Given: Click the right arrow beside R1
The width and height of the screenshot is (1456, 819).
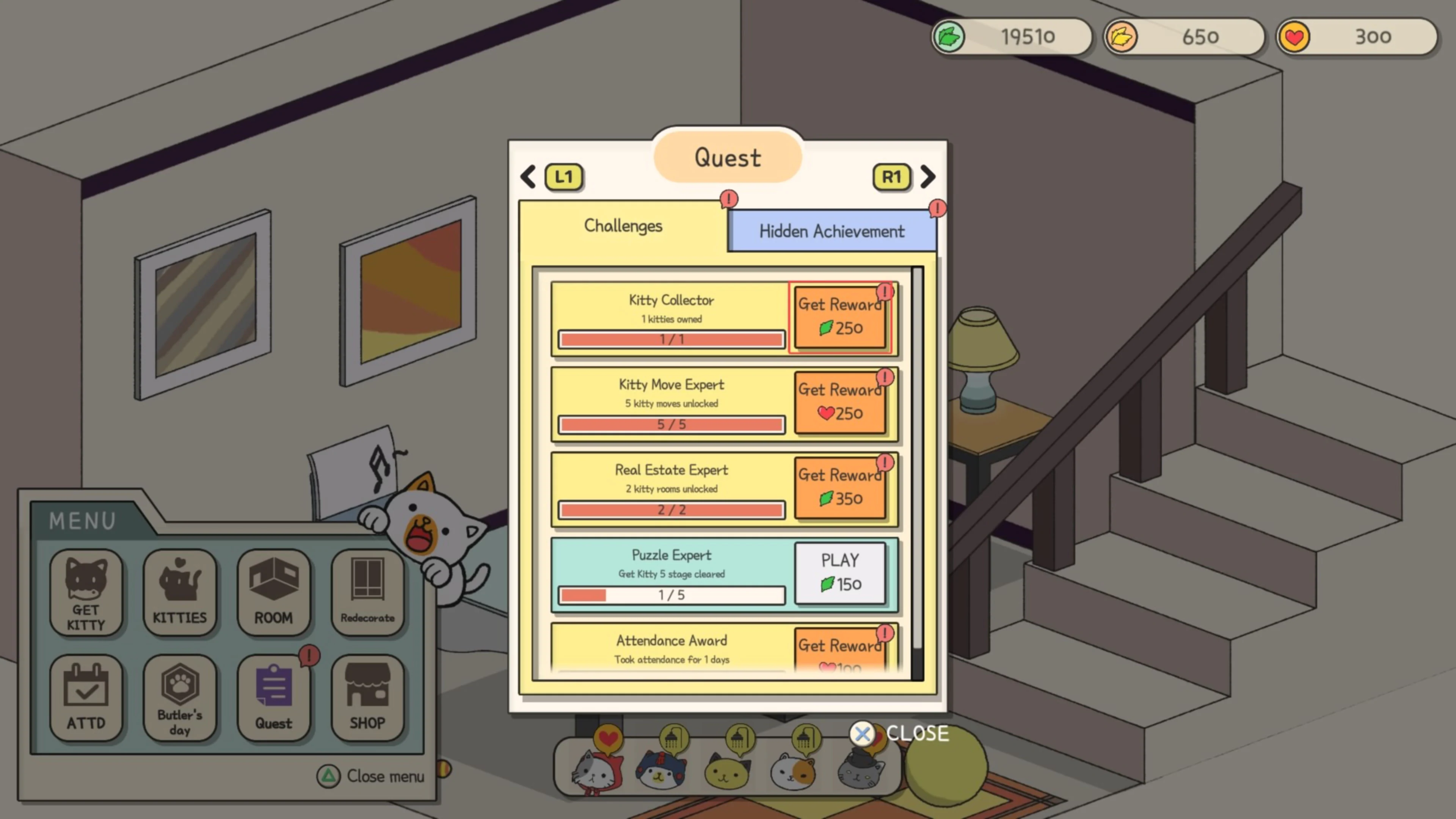Looking at the screenshot, I should (927, 177).
